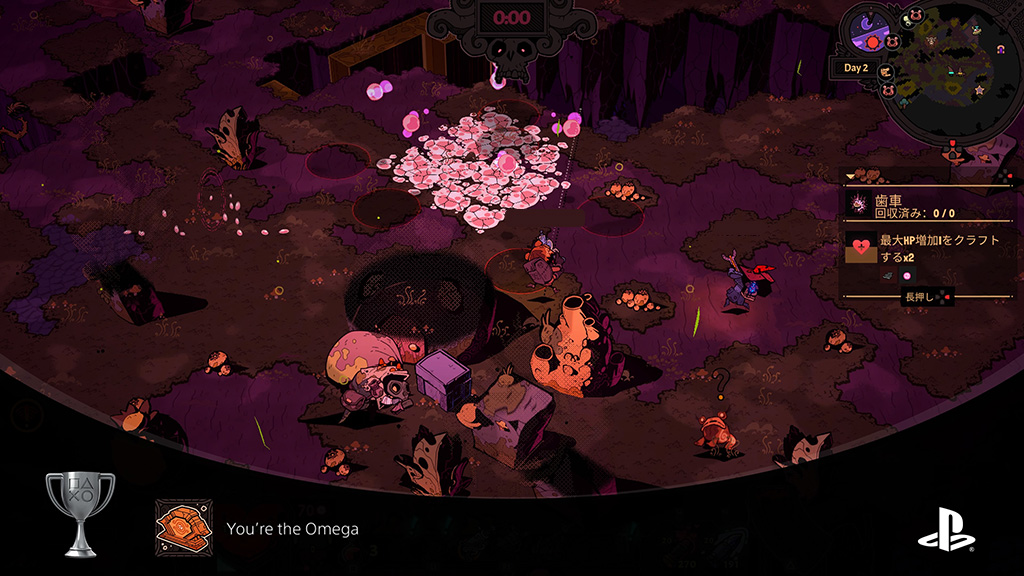Click the silver trophy icon

coord(80,512)
